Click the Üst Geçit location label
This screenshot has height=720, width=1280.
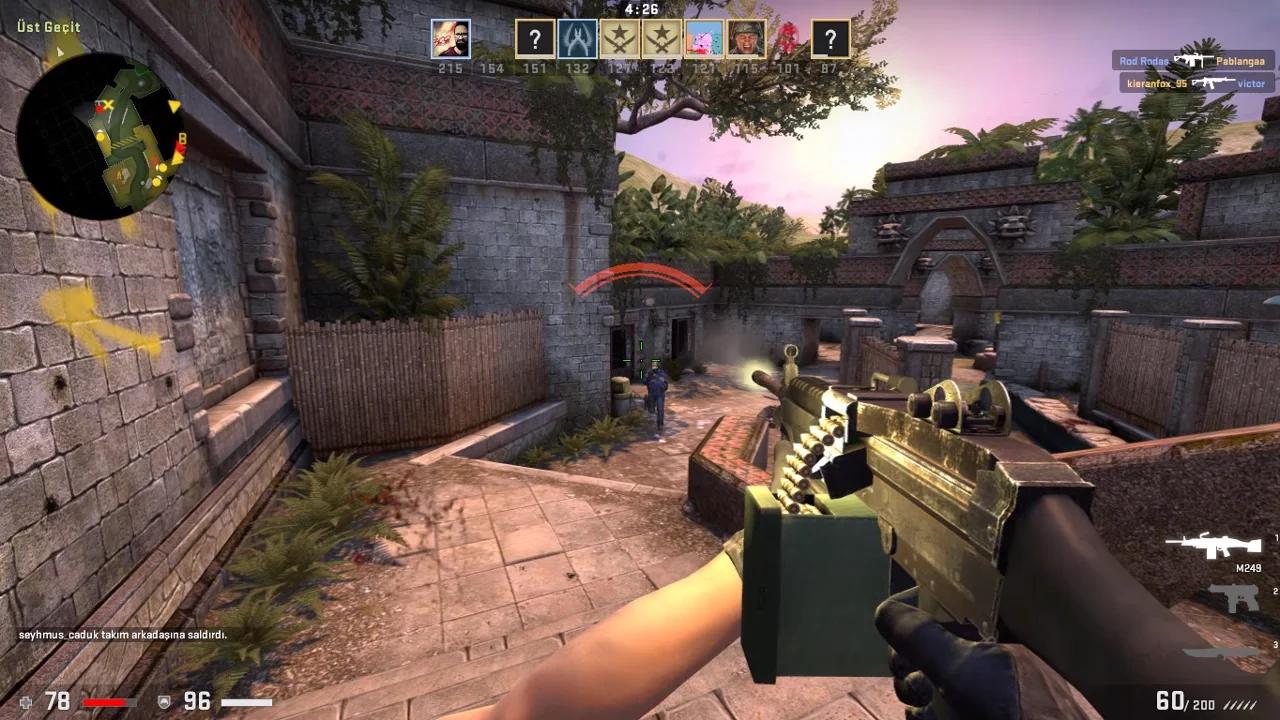tap(47, 27)
